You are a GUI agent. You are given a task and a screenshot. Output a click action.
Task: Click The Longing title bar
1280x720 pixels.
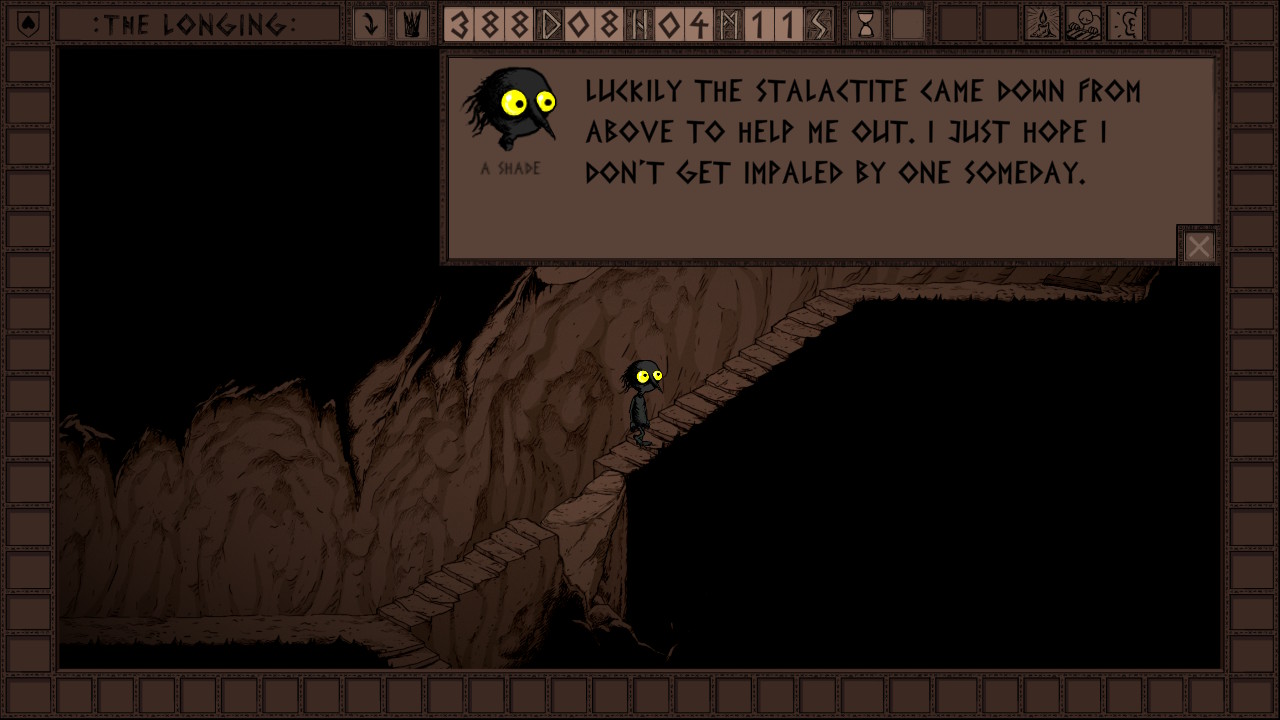click(196, 24)
